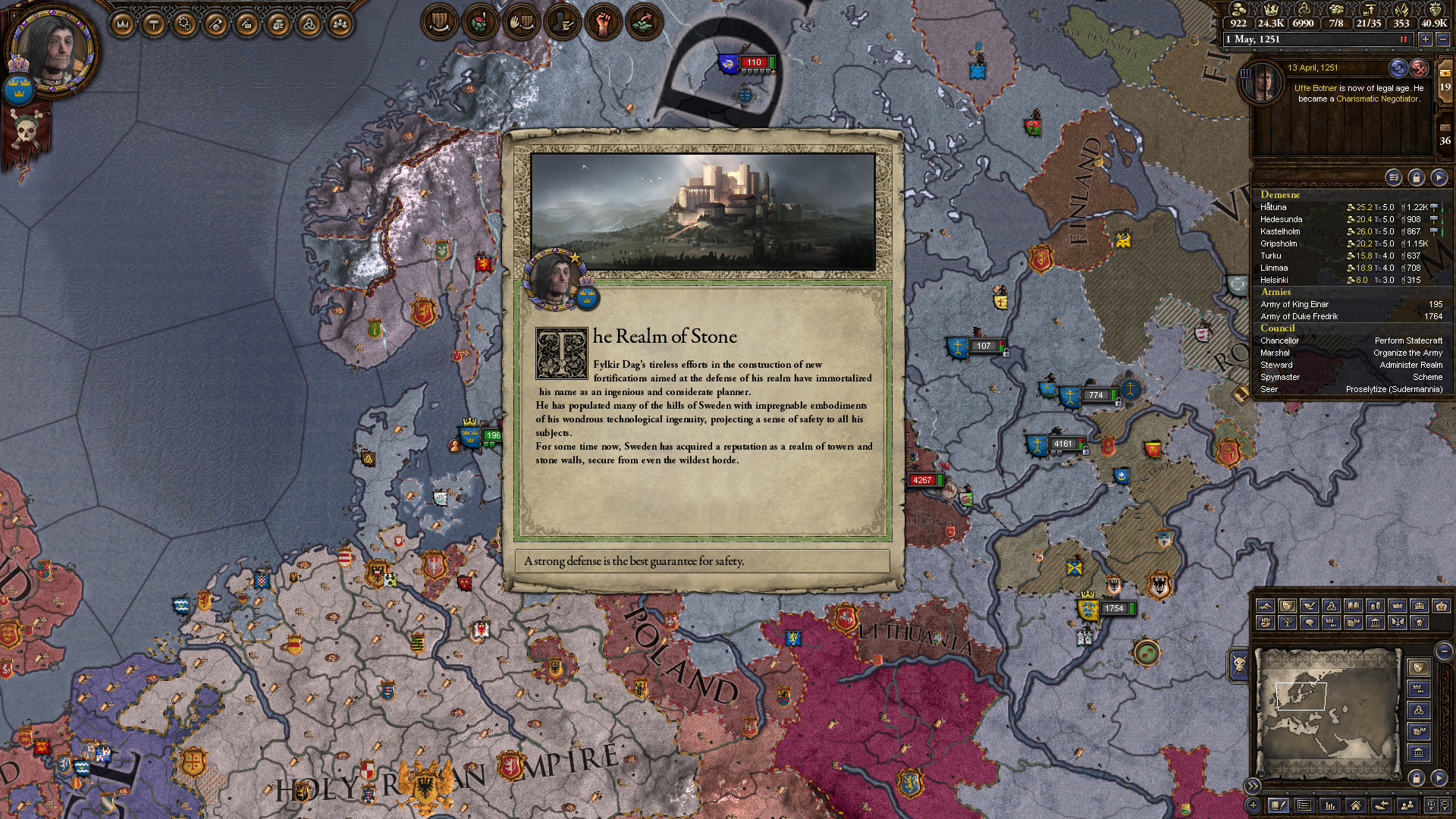Open the Uffe Botner prisoner portrait
Screen dimensions: 1456x819
pyautogui.click(x=1263, y=83)
